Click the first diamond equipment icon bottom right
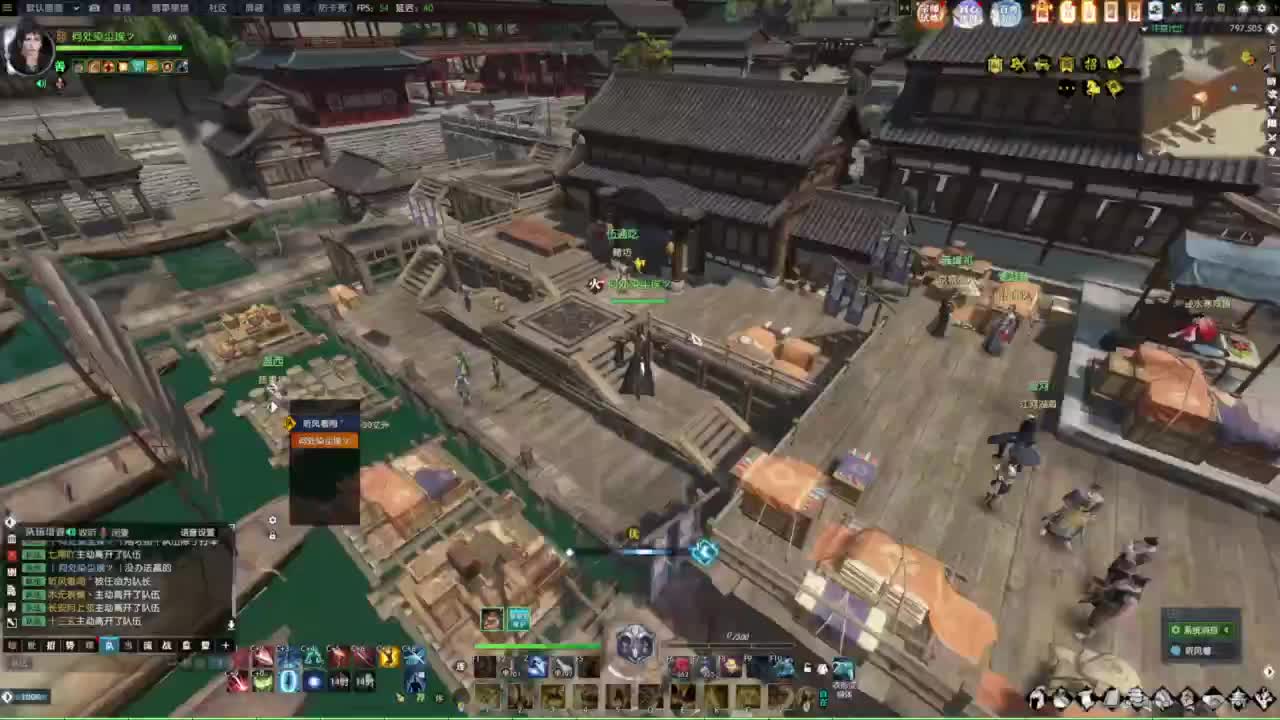The width and height of the screenshot is (1280, 720). click(x=1036, y=699)
